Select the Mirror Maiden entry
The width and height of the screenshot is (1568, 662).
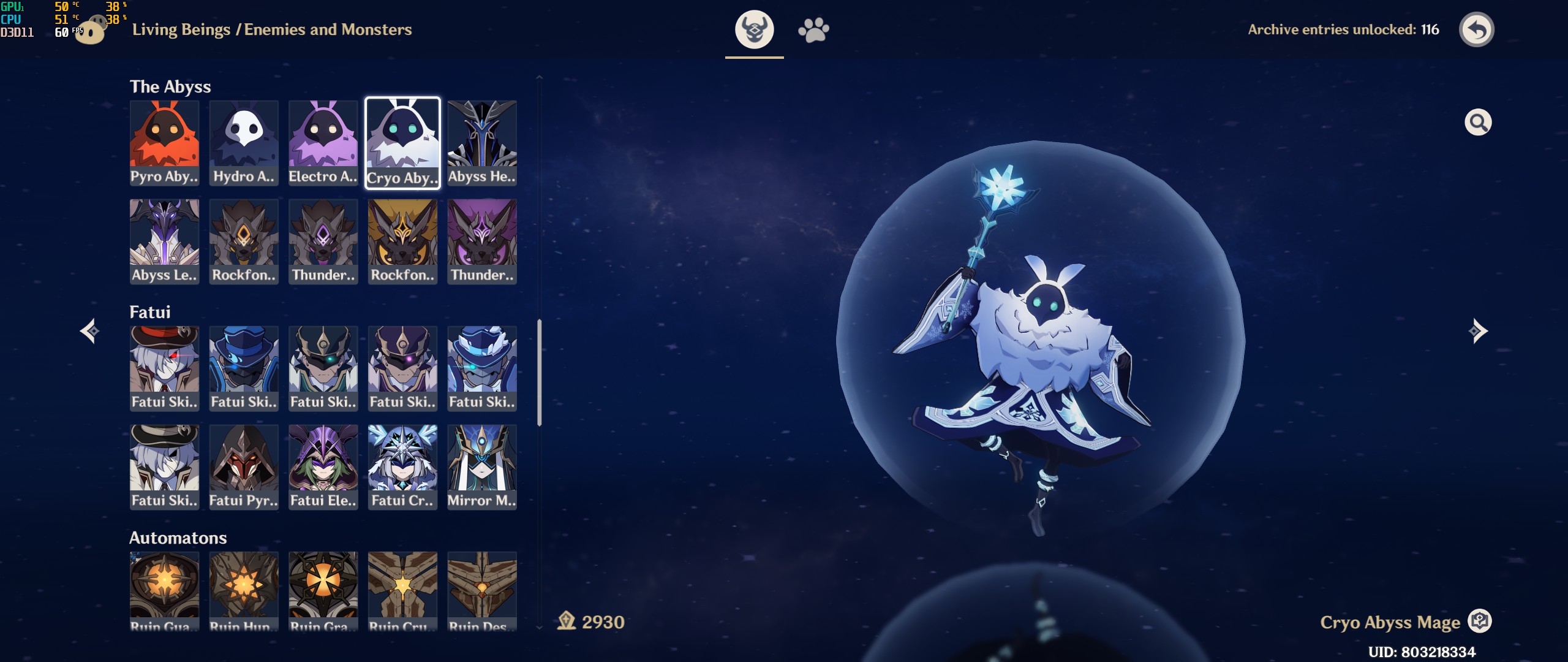coord(482,466)
